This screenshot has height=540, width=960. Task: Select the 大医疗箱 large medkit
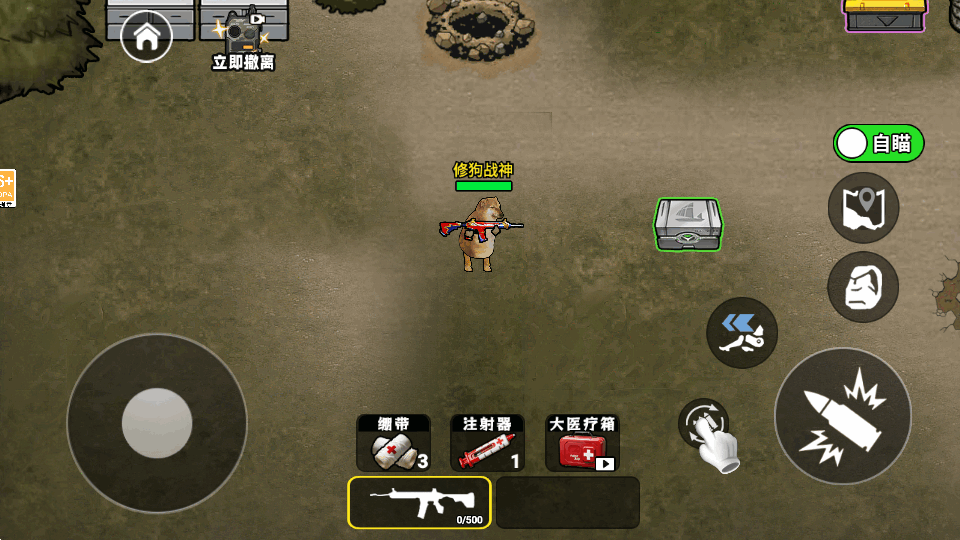coord(582,443)
